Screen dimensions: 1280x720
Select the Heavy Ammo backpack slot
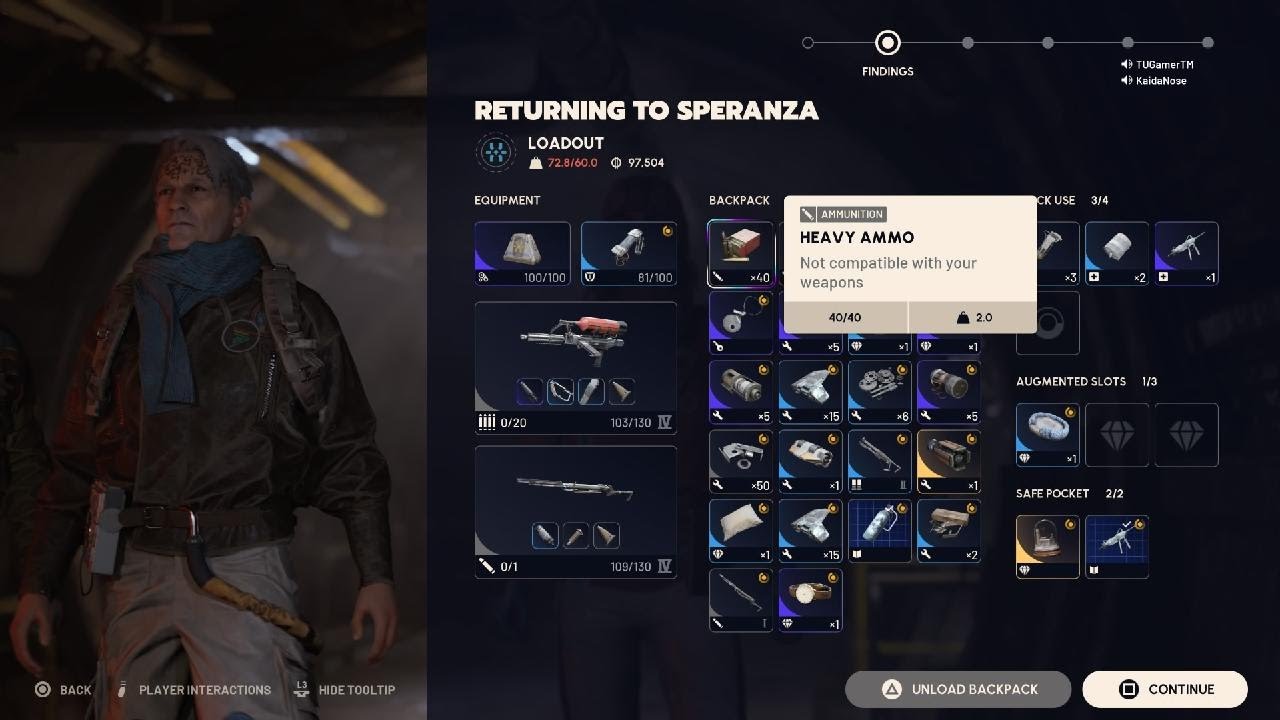point(741,254)
